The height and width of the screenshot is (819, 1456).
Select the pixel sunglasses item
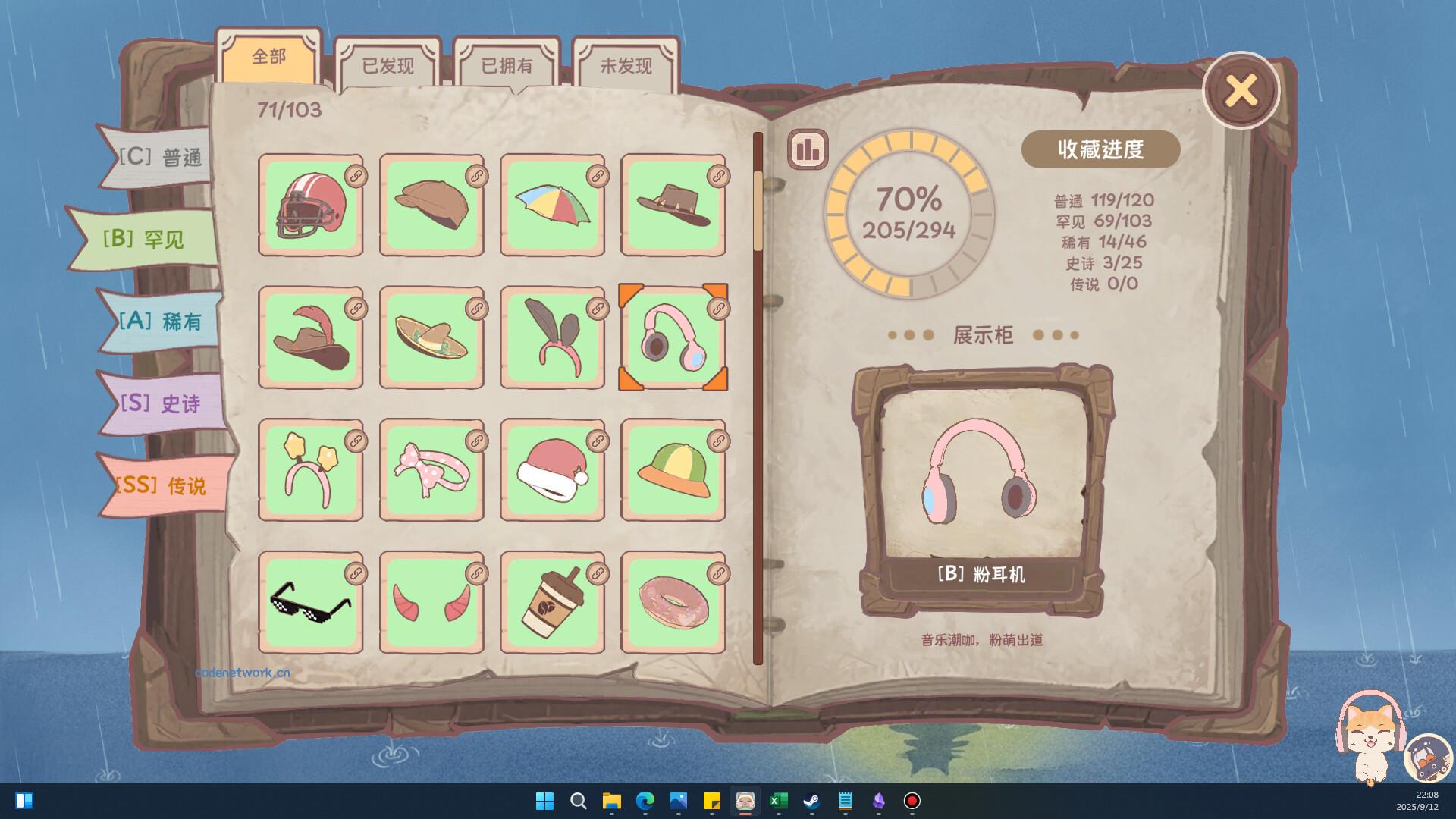pyautogui.click(x=311, y=603)
